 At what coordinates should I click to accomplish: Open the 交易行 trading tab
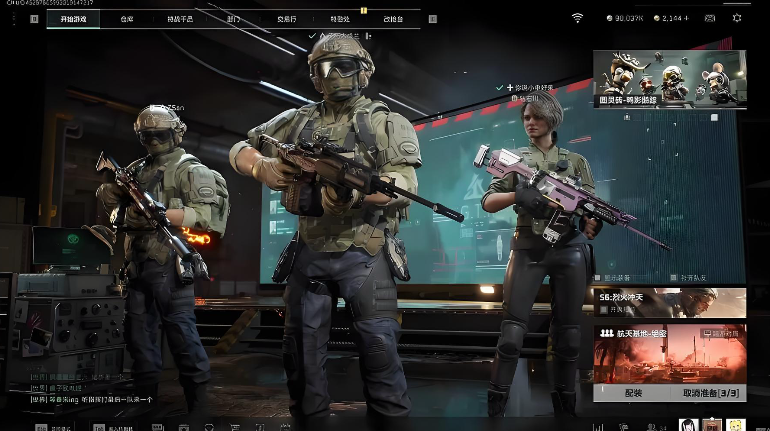point(286,19)
